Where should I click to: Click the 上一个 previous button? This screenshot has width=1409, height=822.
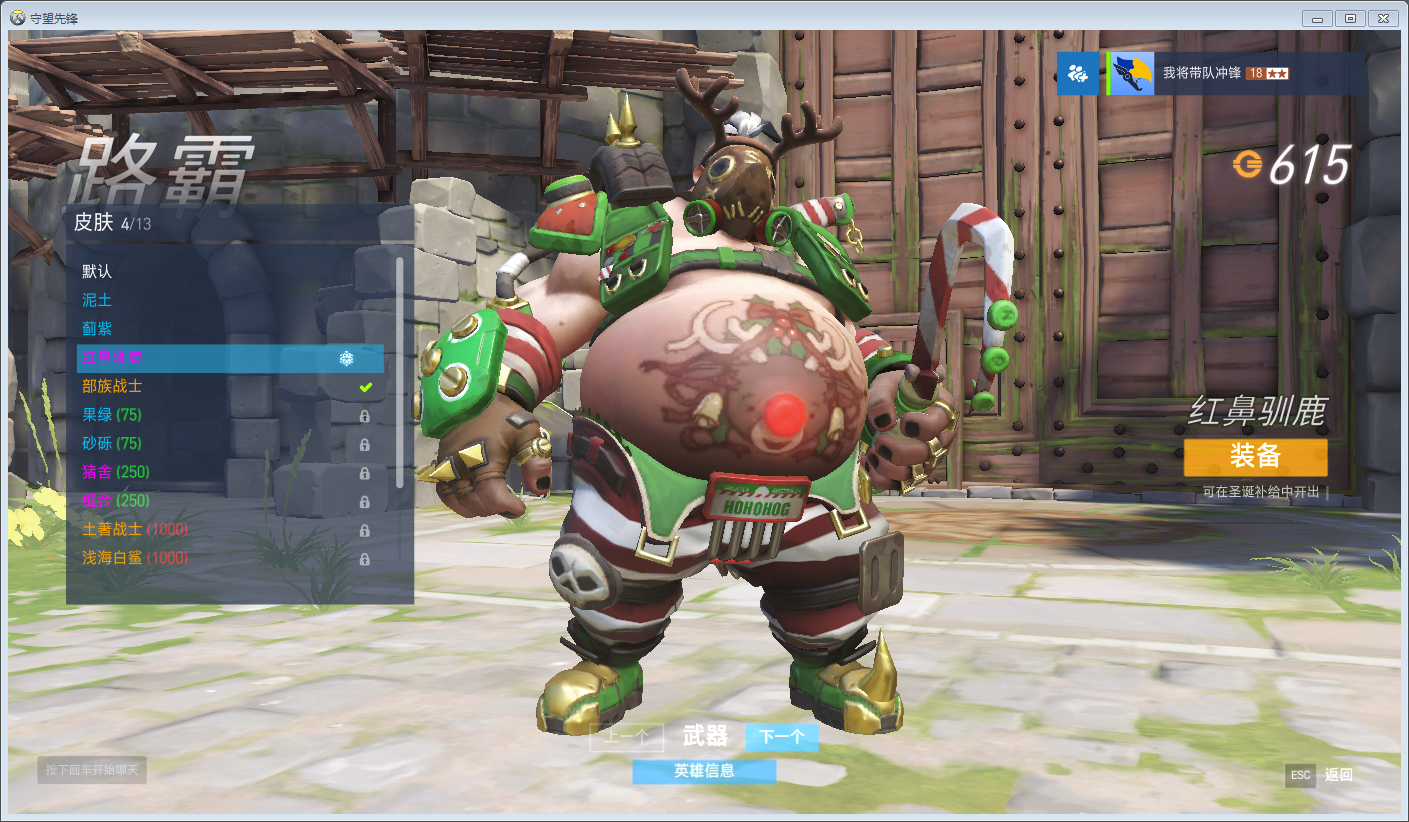(627, 738)
